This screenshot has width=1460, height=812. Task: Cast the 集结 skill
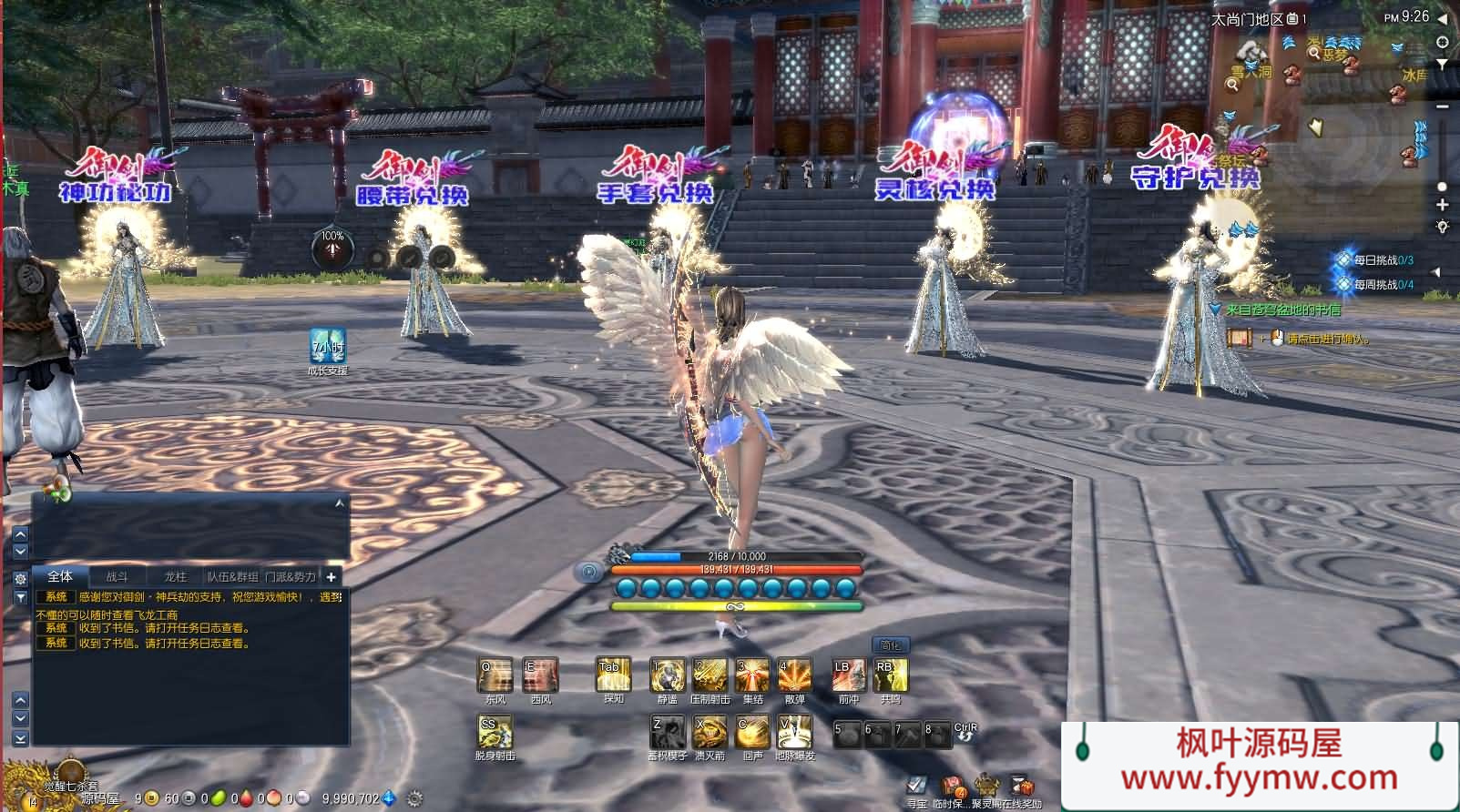pos(752,676)
